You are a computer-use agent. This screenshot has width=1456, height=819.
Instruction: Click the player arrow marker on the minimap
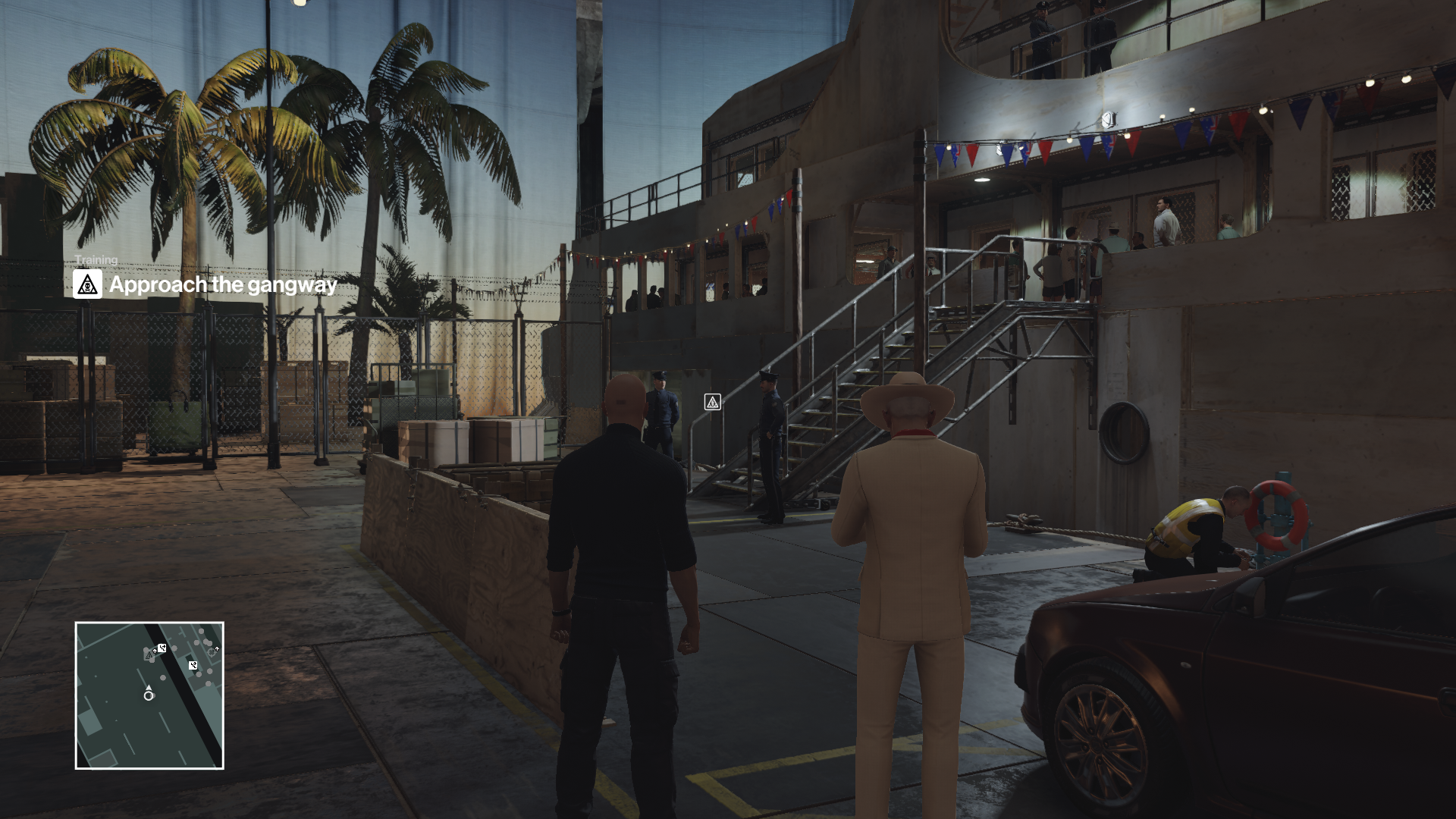pos(149,687)
